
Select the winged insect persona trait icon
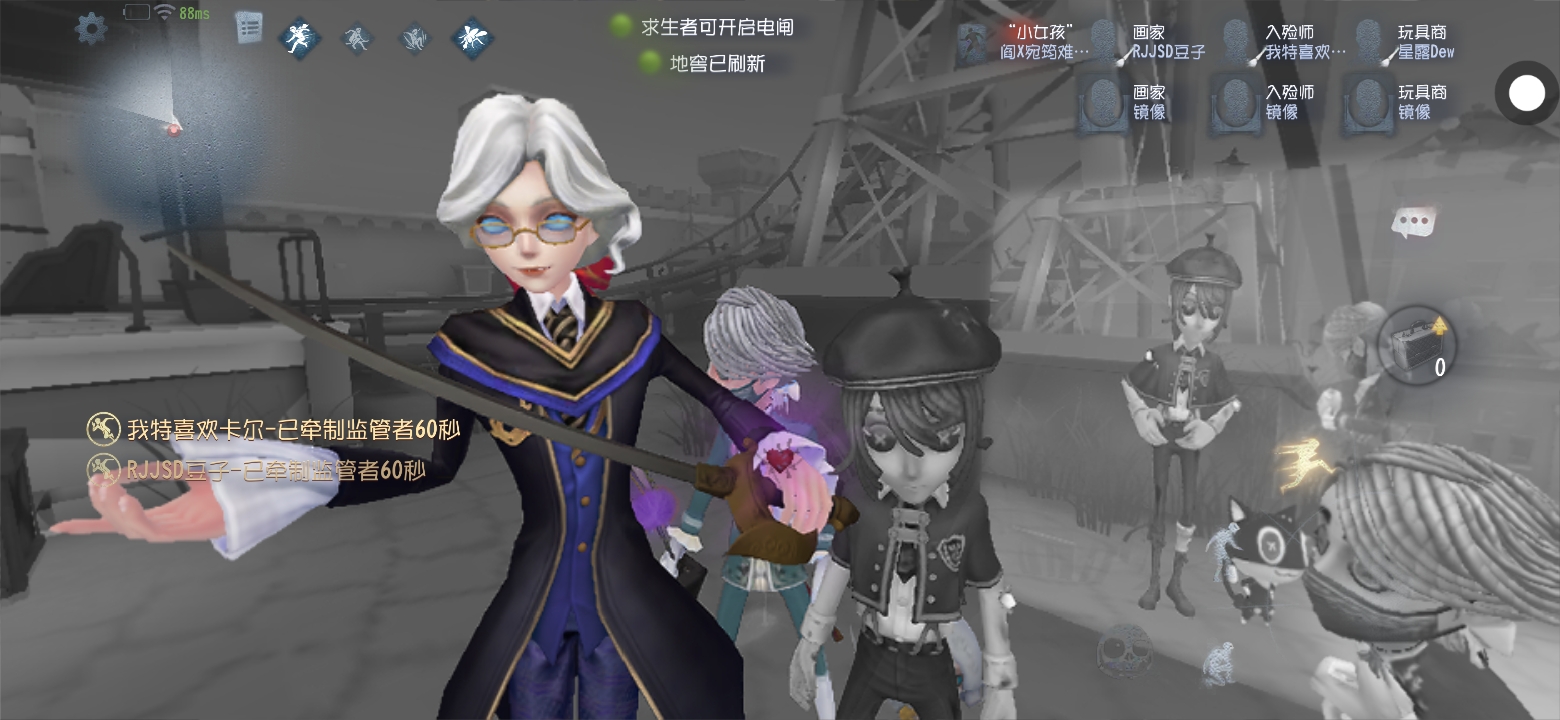pyautogui.click(x=471, y=39)
